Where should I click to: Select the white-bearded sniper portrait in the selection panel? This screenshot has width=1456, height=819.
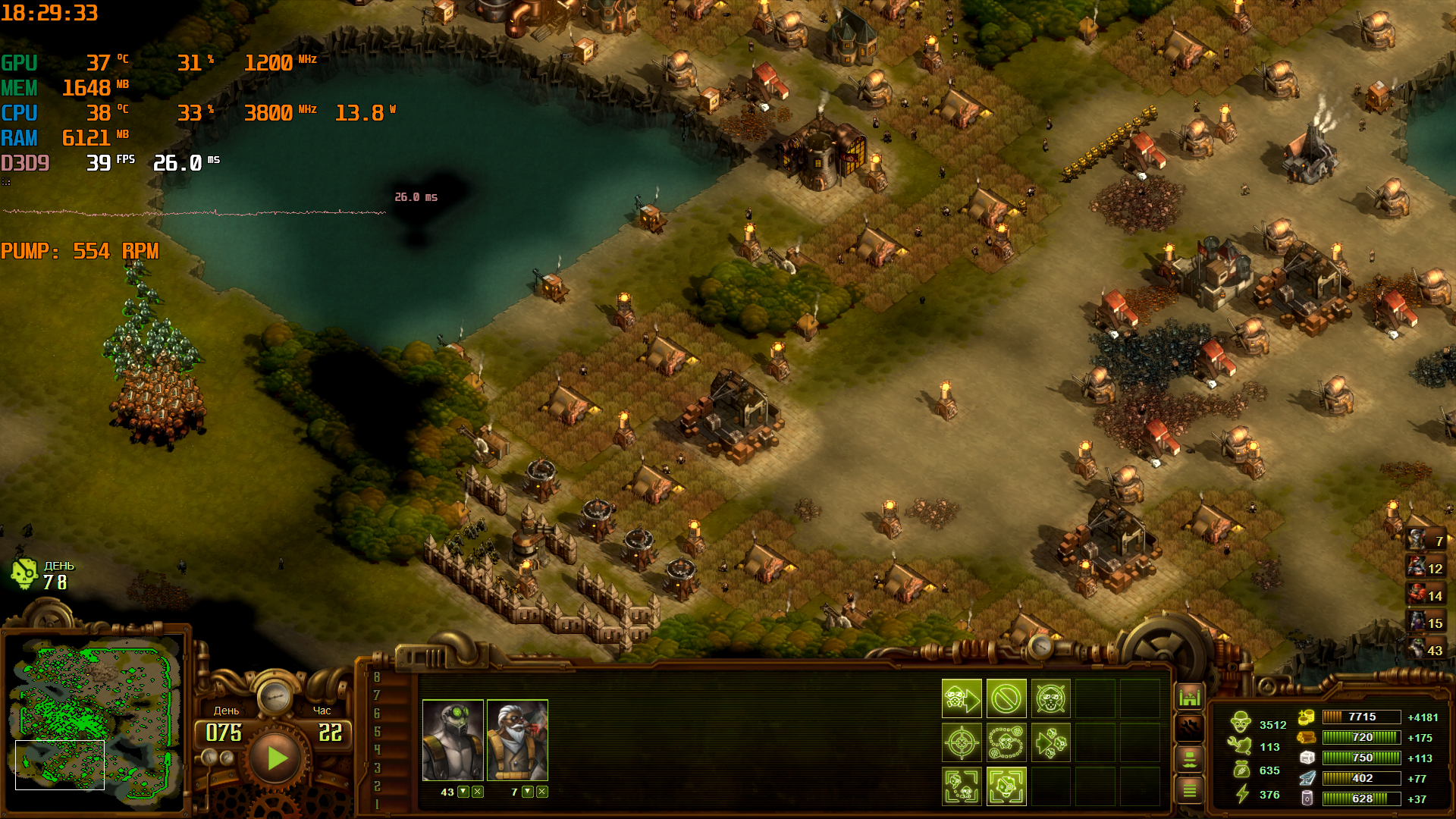click(x=517, y=740)
